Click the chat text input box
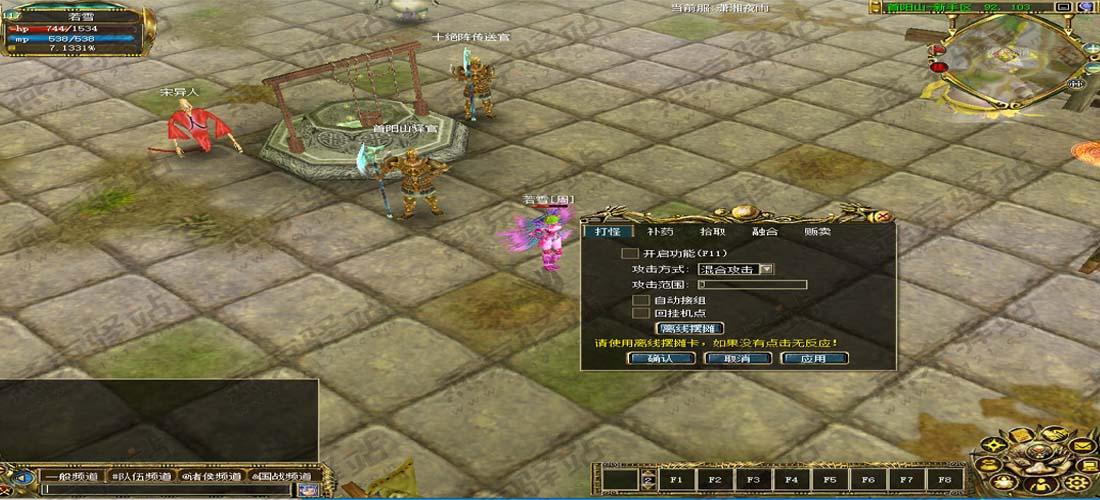 pyautogui.click(x=165, y=490)
